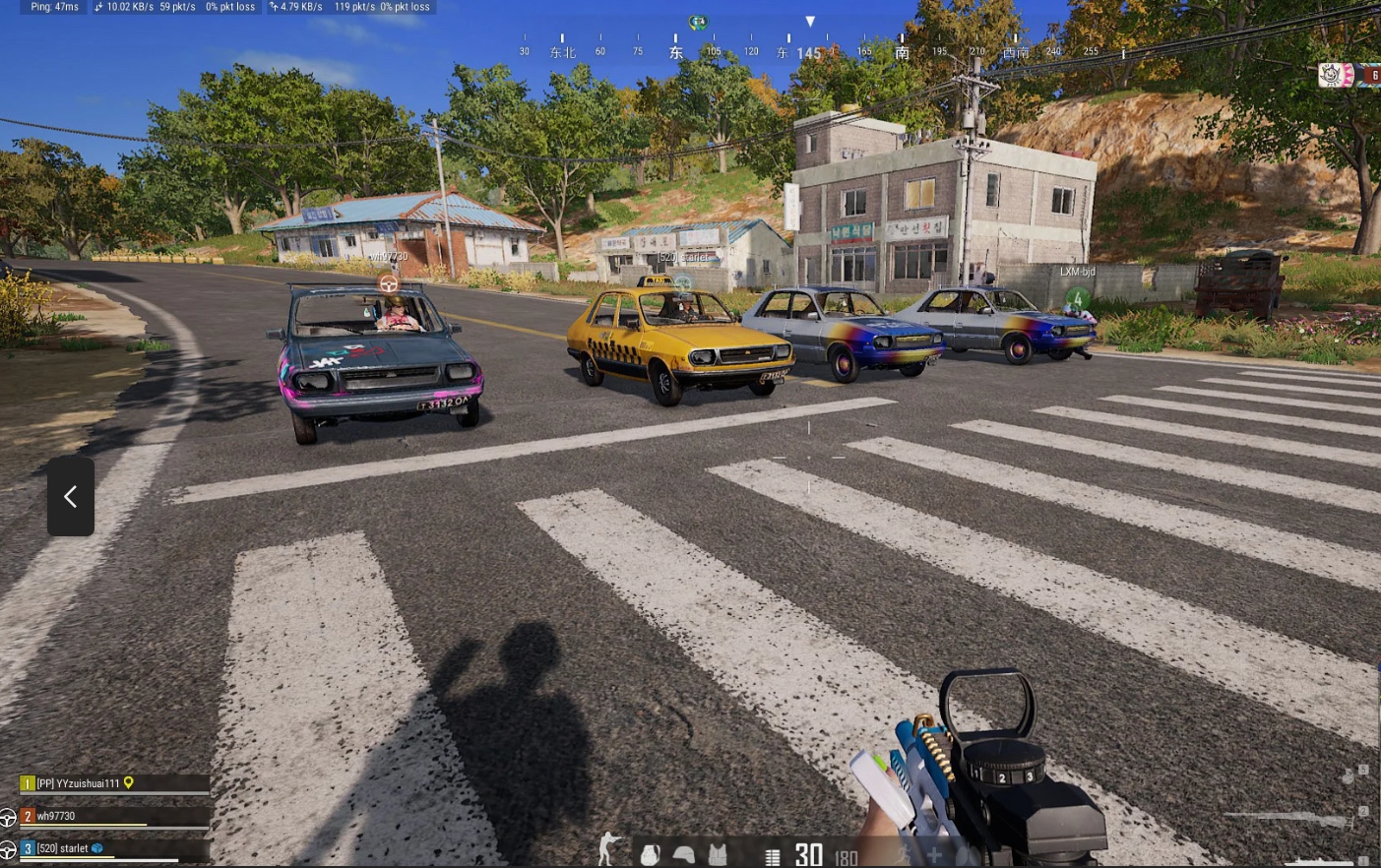Image resolution: width=1381 pixels, height=868 pixels.
Task: Click the teammate marker above the compass
Action: click(698, 22)
